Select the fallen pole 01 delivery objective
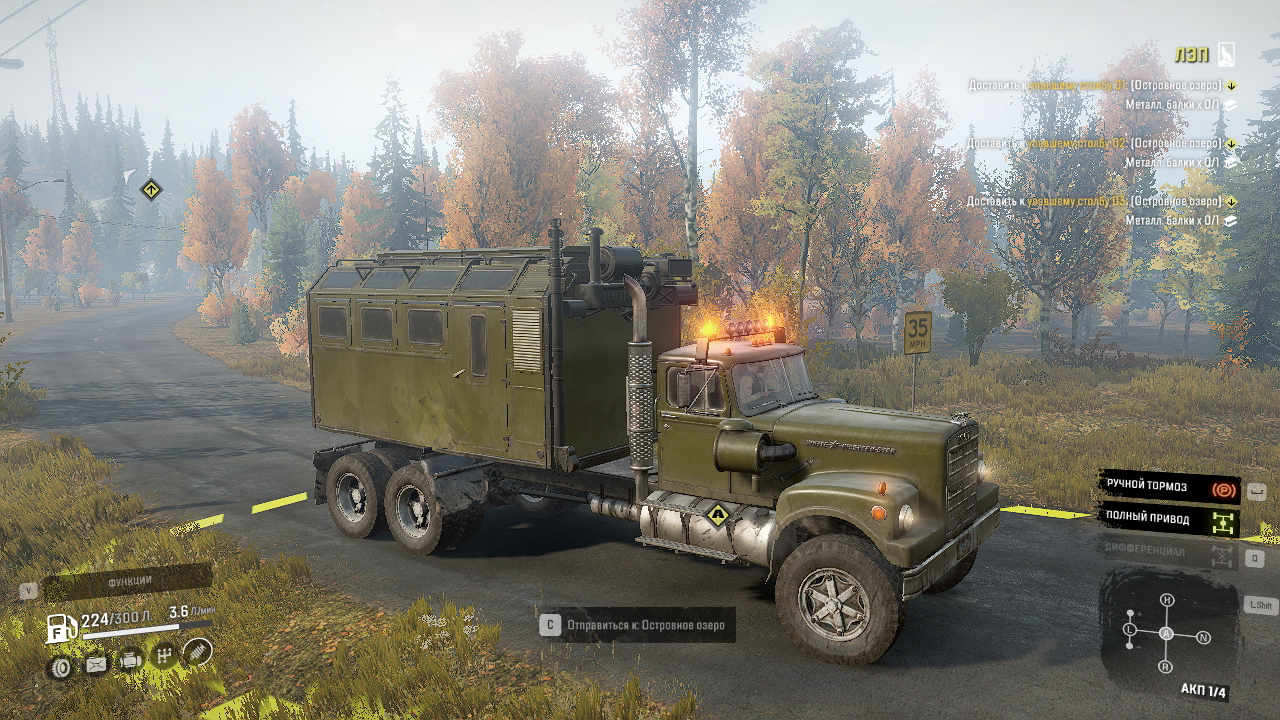The height and width of the screenshot is (720, 1280). pyautogui.click(x=1098, y=86)
